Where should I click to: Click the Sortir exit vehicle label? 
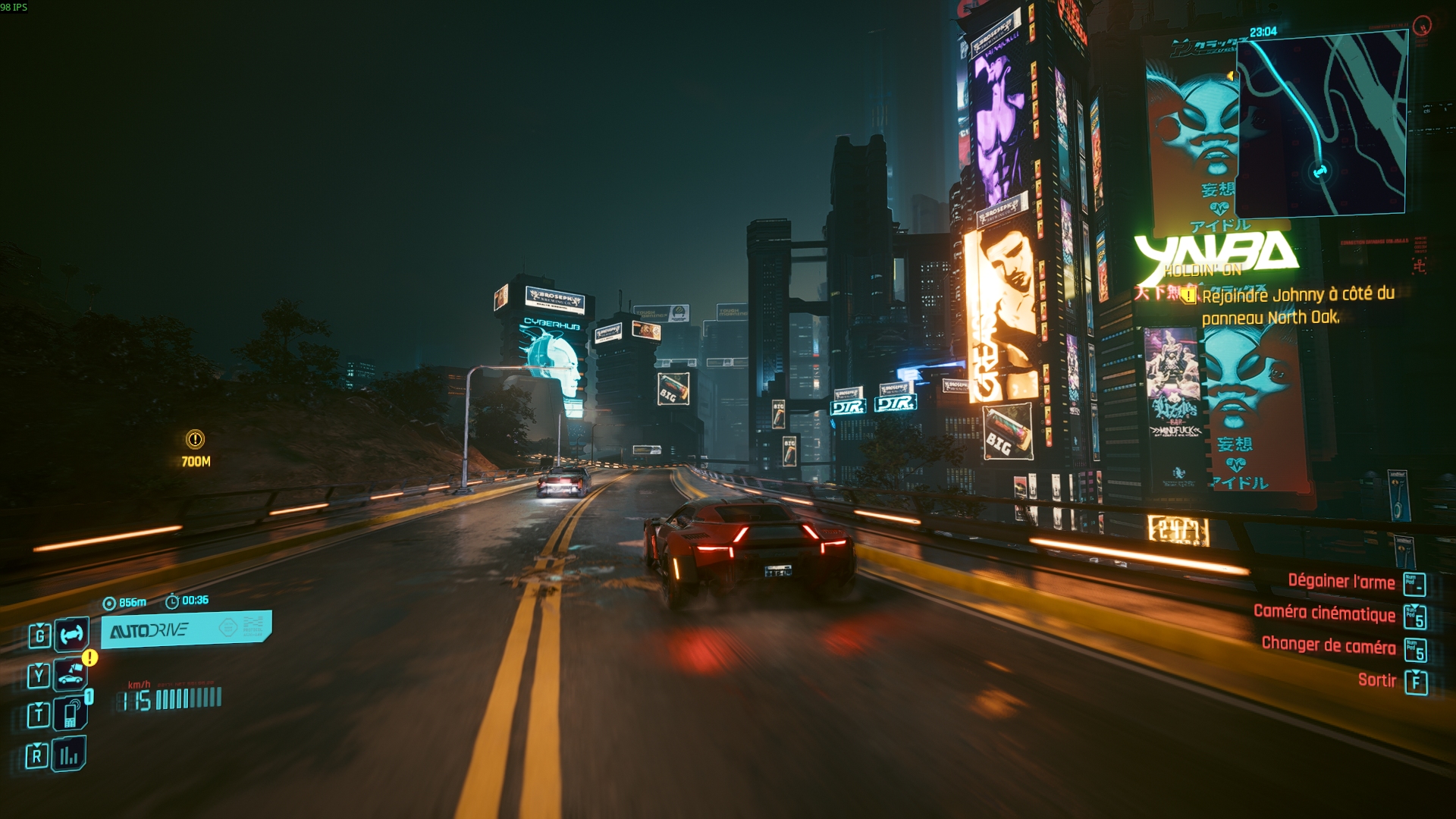pos(1376,680)
